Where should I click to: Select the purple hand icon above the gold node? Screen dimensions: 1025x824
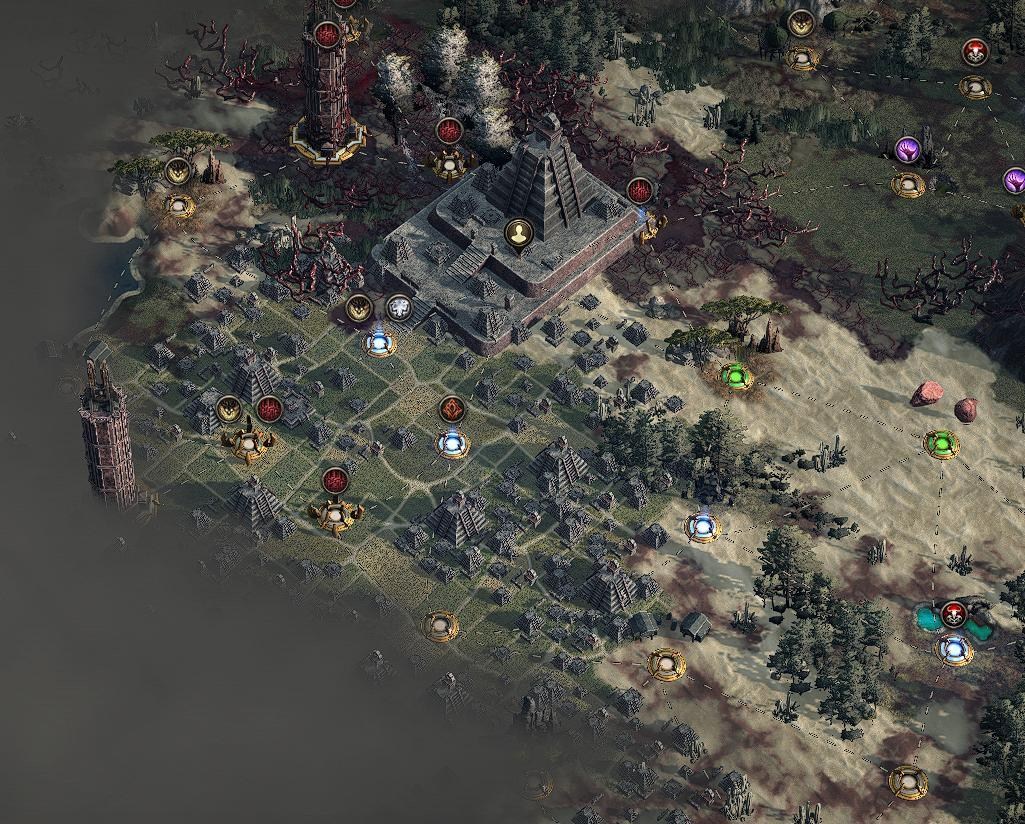[x=907, y=150]
